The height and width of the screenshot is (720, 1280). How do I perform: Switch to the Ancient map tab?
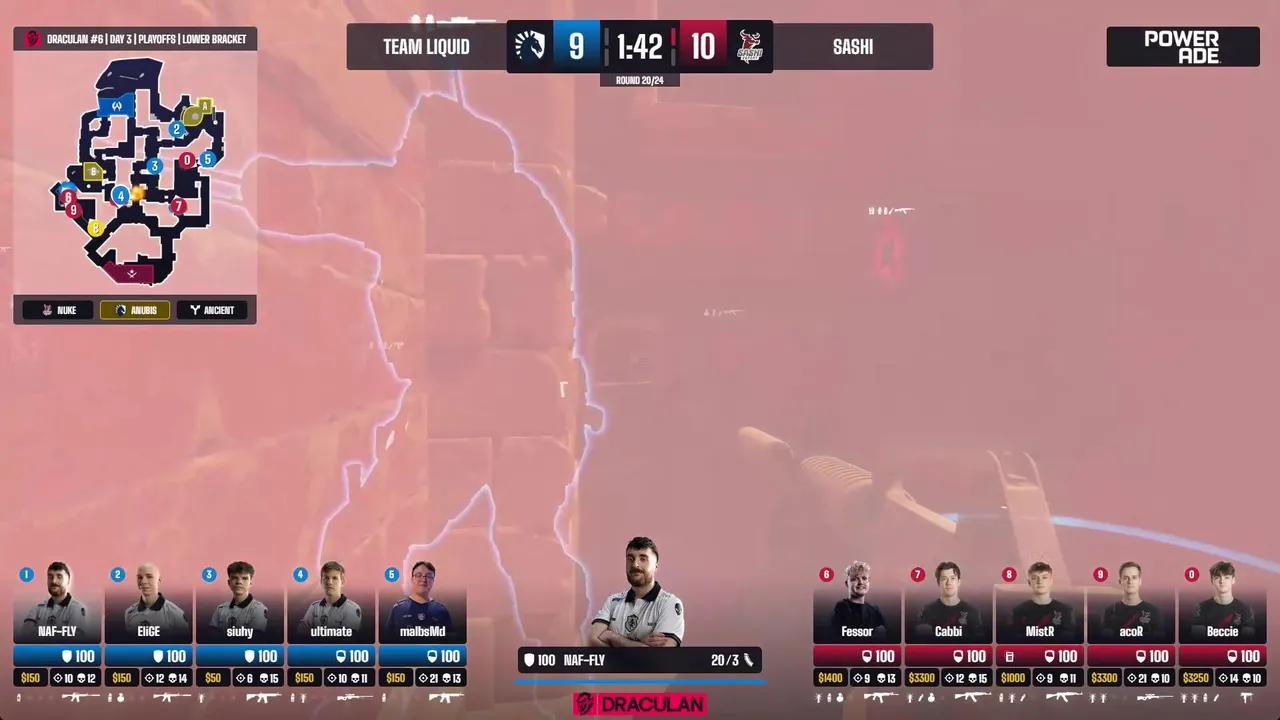pyautogui.click(x=212, y=310)
